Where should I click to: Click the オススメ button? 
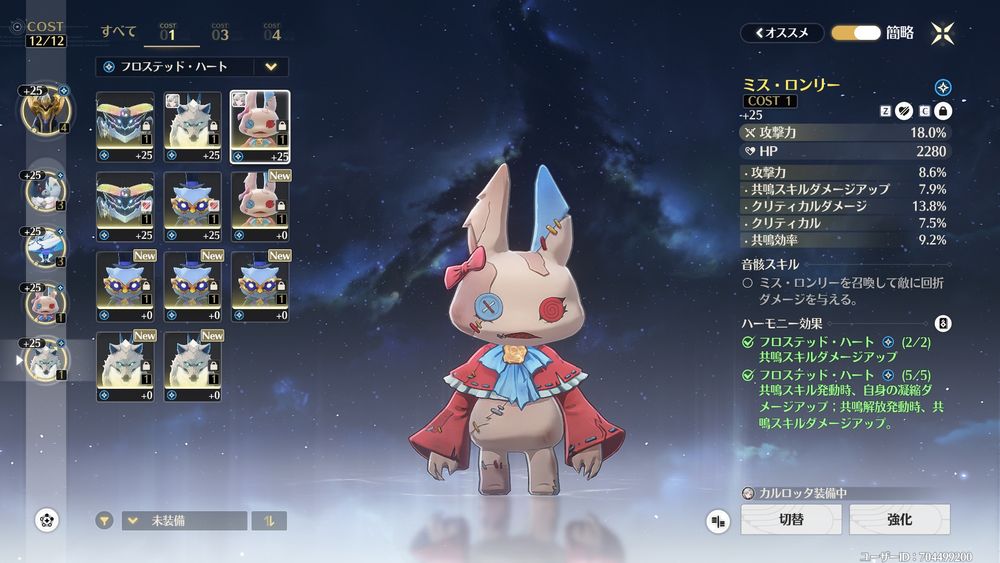click(x=782, y=32)
